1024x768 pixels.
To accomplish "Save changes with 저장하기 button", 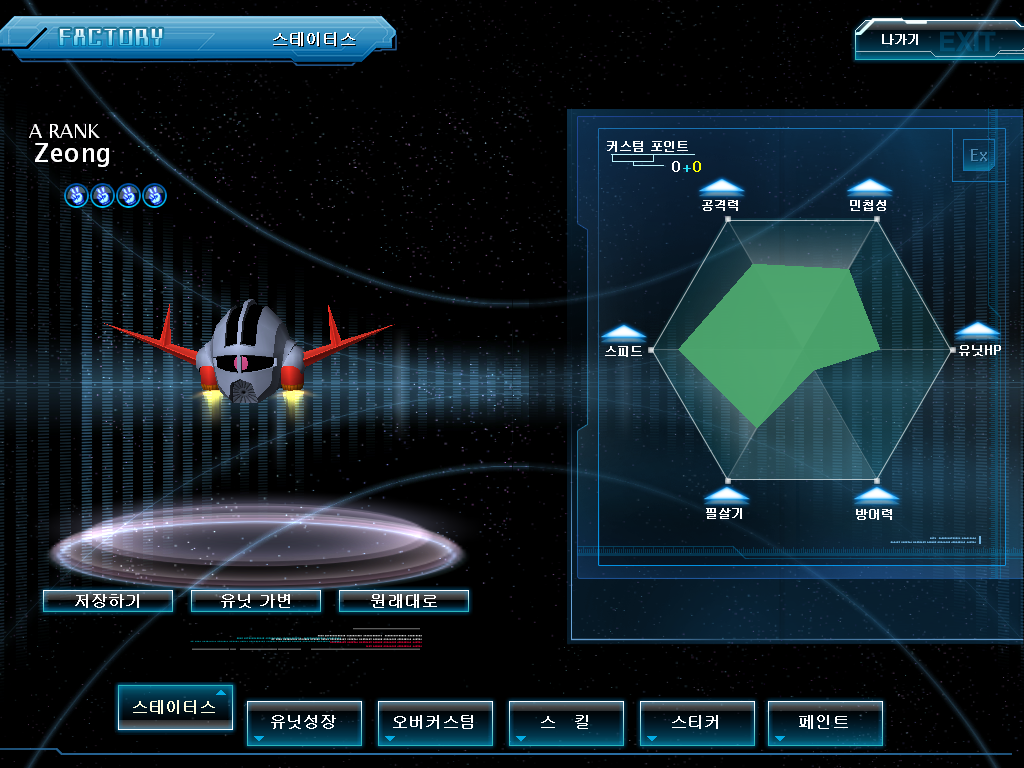I will click(108, 601).
